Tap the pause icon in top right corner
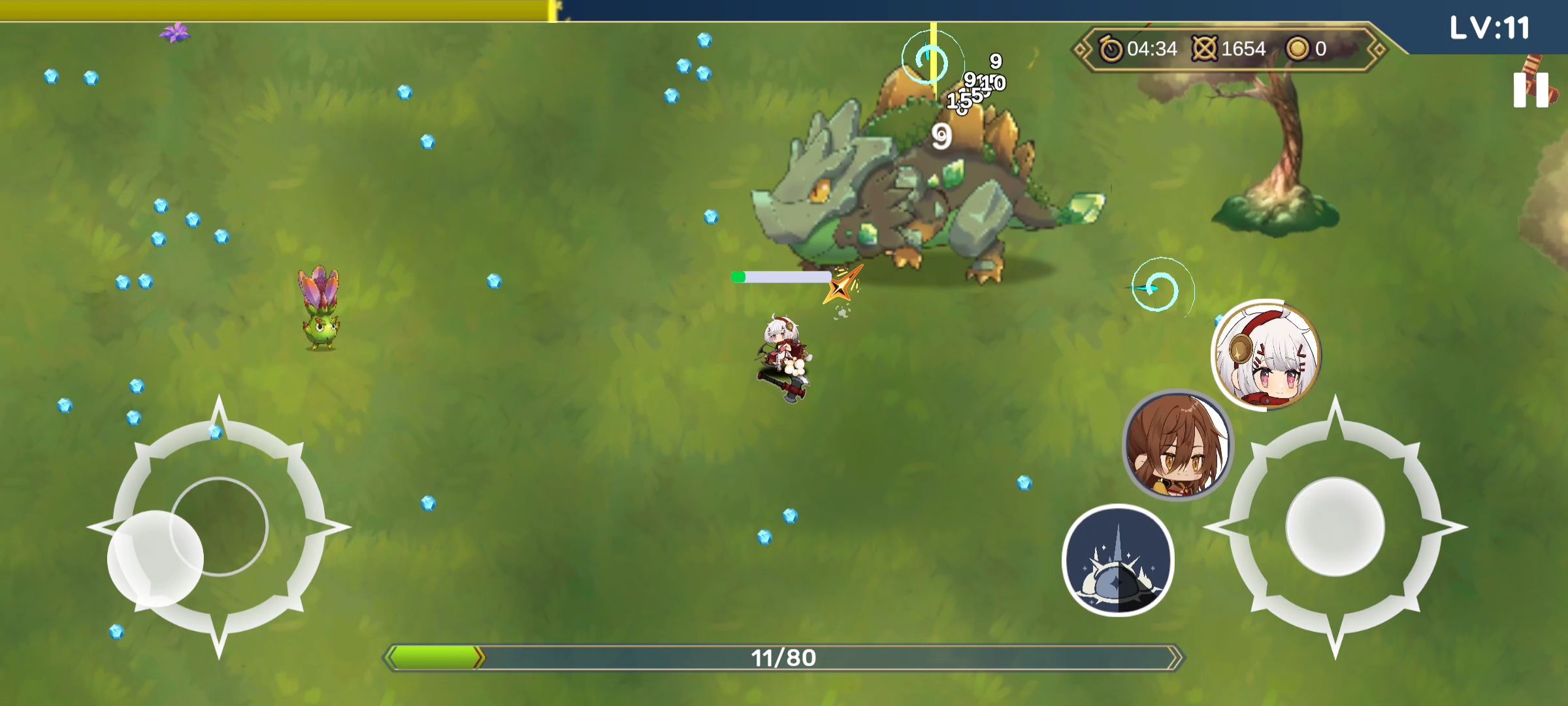 (1532, 90)
